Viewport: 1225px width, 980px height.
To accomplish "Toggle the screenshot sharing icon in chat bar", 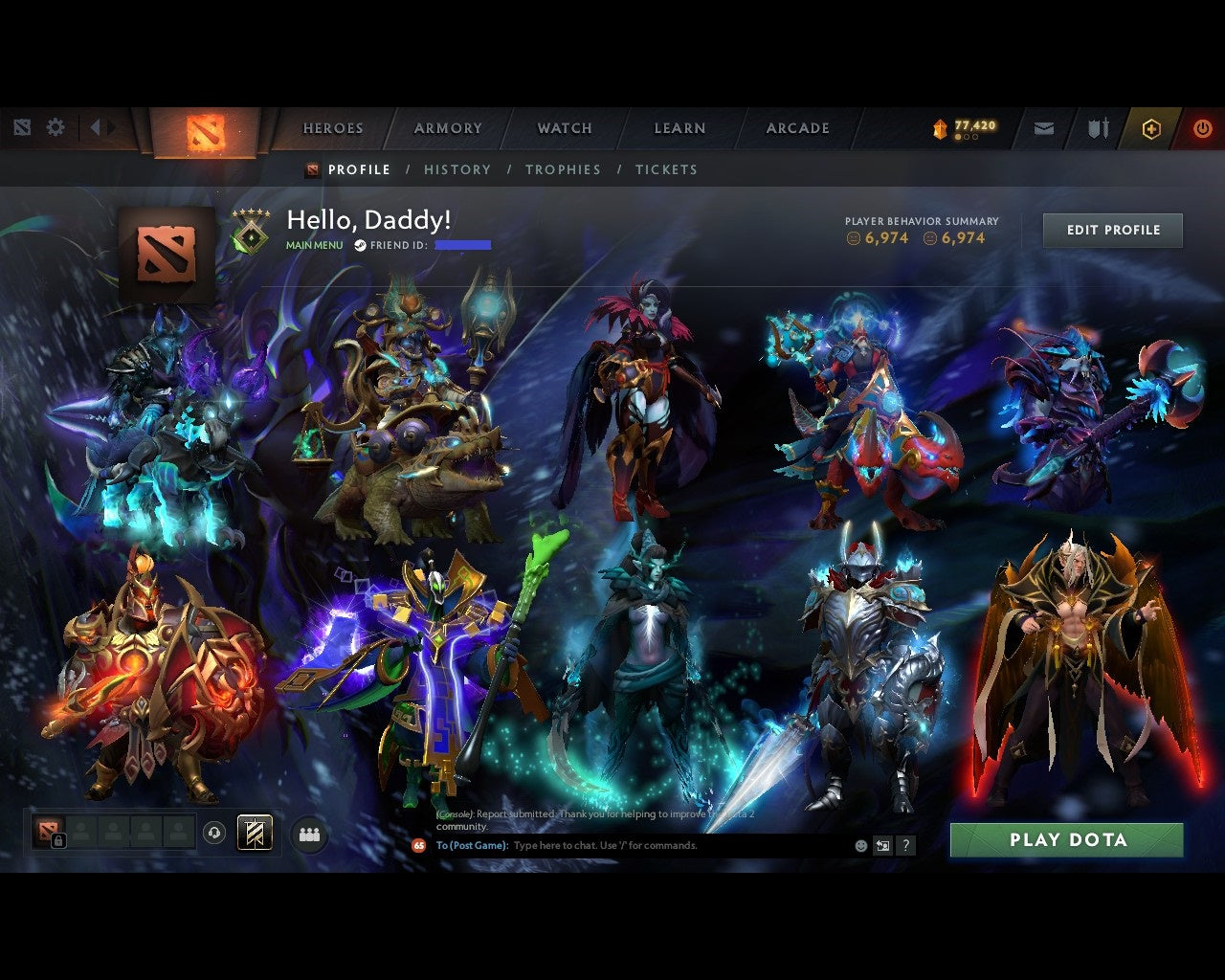I will pyautogui.click(x=881, y=845).
